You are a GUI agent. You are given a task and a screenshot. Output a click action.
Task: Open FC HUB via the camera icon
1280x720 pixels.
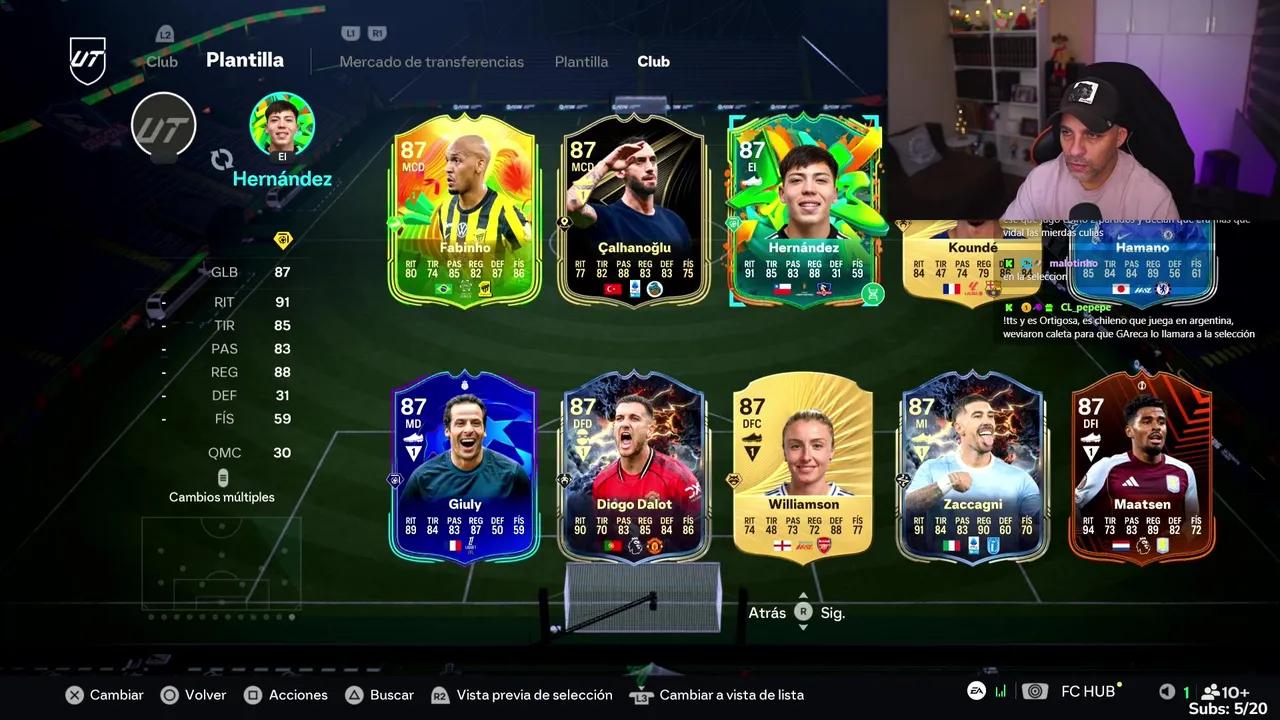(1035, 691)
